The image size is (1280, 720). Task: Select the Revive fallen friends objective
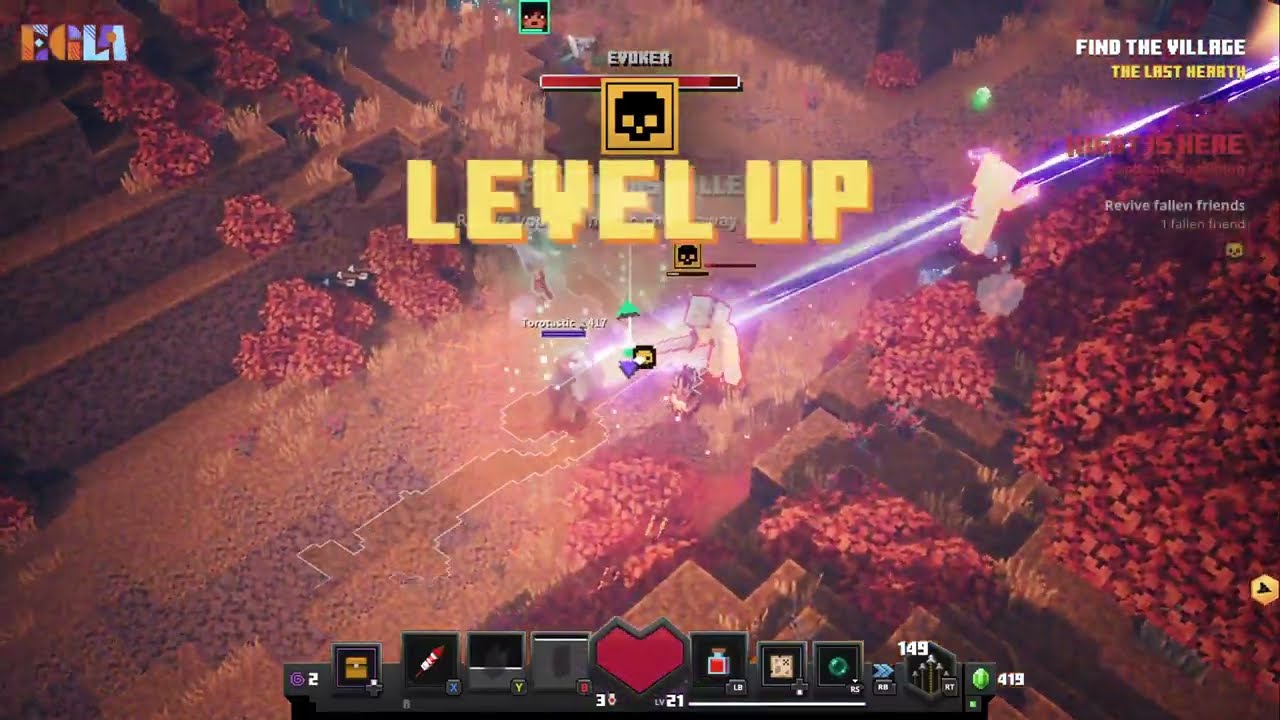(1174, 206)
